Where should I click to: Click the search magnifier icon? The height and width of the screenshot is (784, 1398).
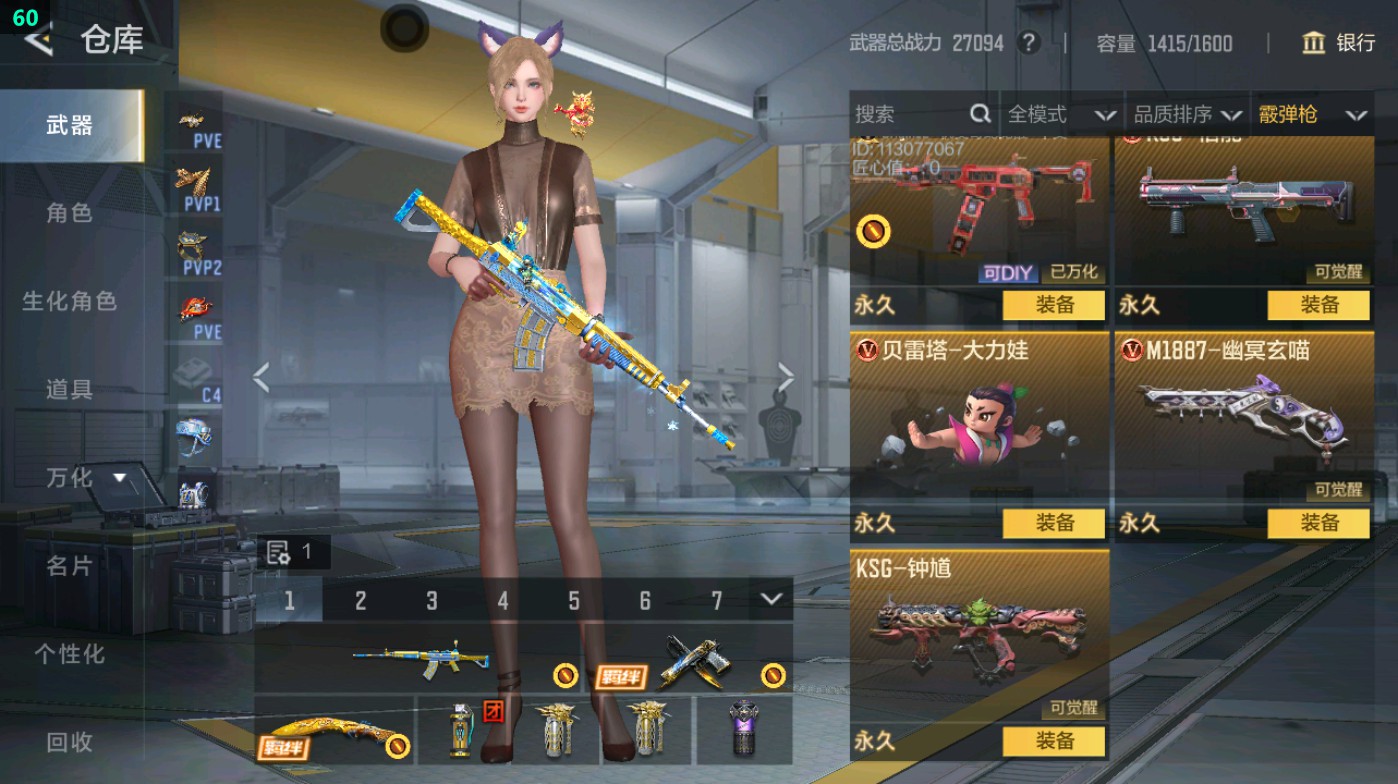tap(978, 114)
